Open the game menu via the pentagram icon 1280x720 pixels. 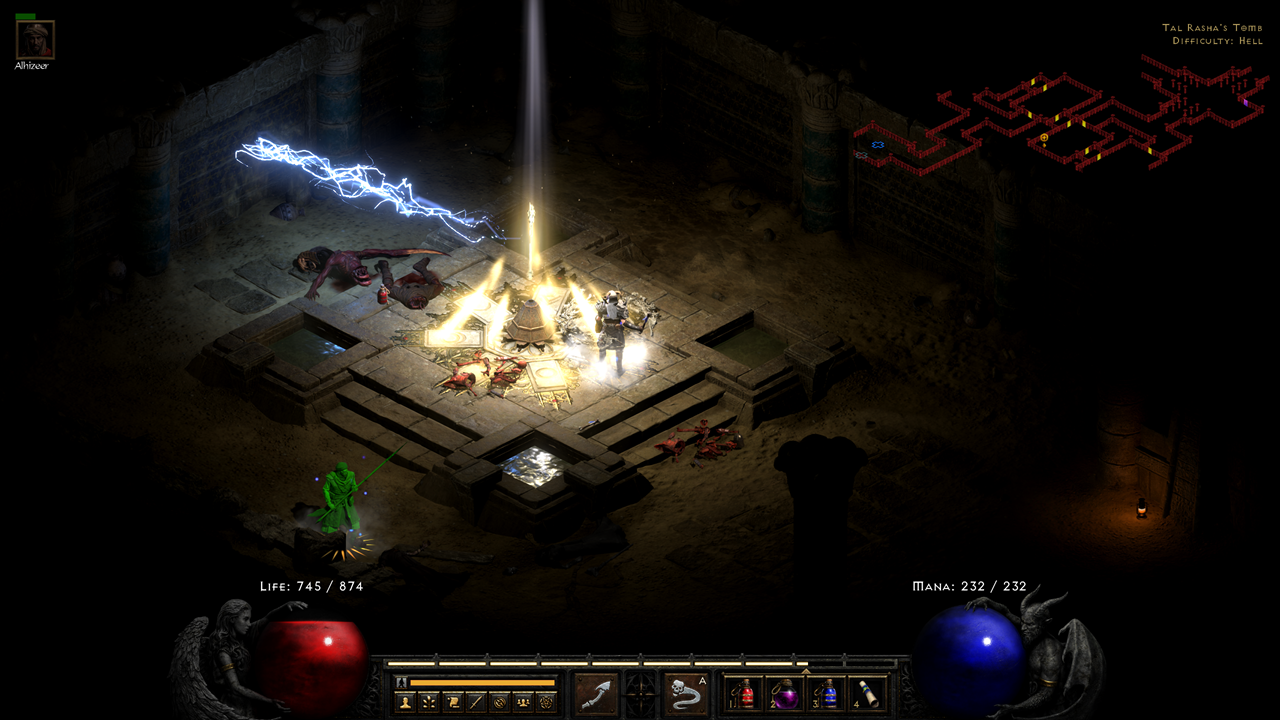546,702
